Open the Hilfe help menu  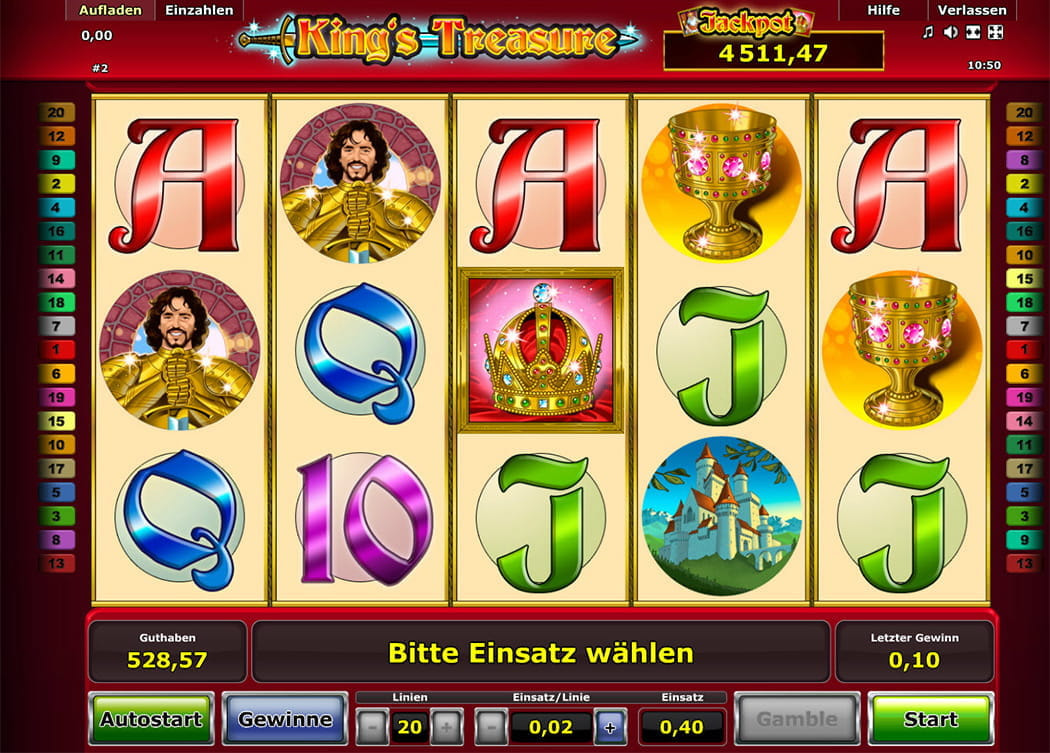point(883,11)
